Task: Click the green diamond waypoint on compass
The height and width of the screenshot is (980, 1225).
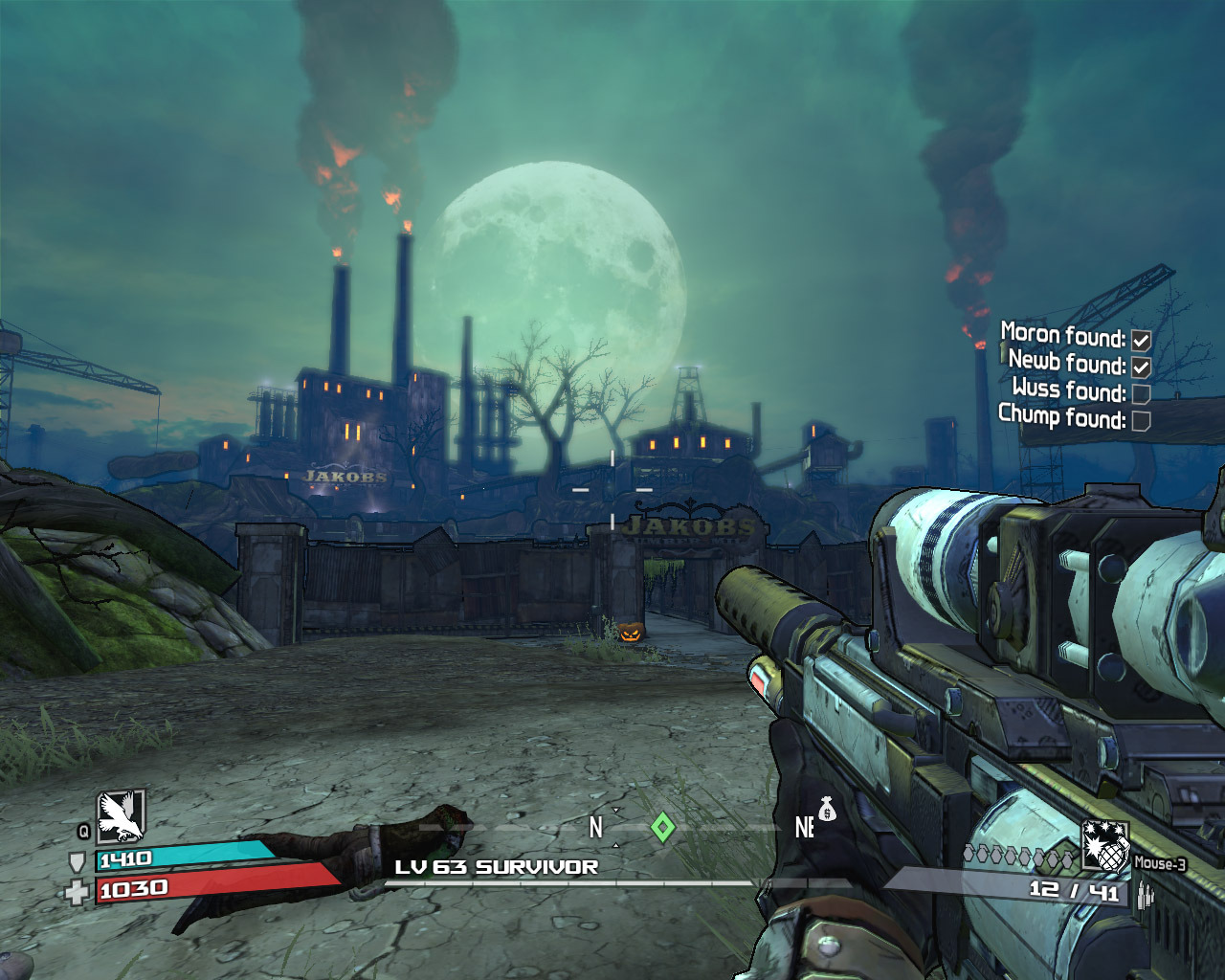Action: pyautogui.click(x=662, y=827)
